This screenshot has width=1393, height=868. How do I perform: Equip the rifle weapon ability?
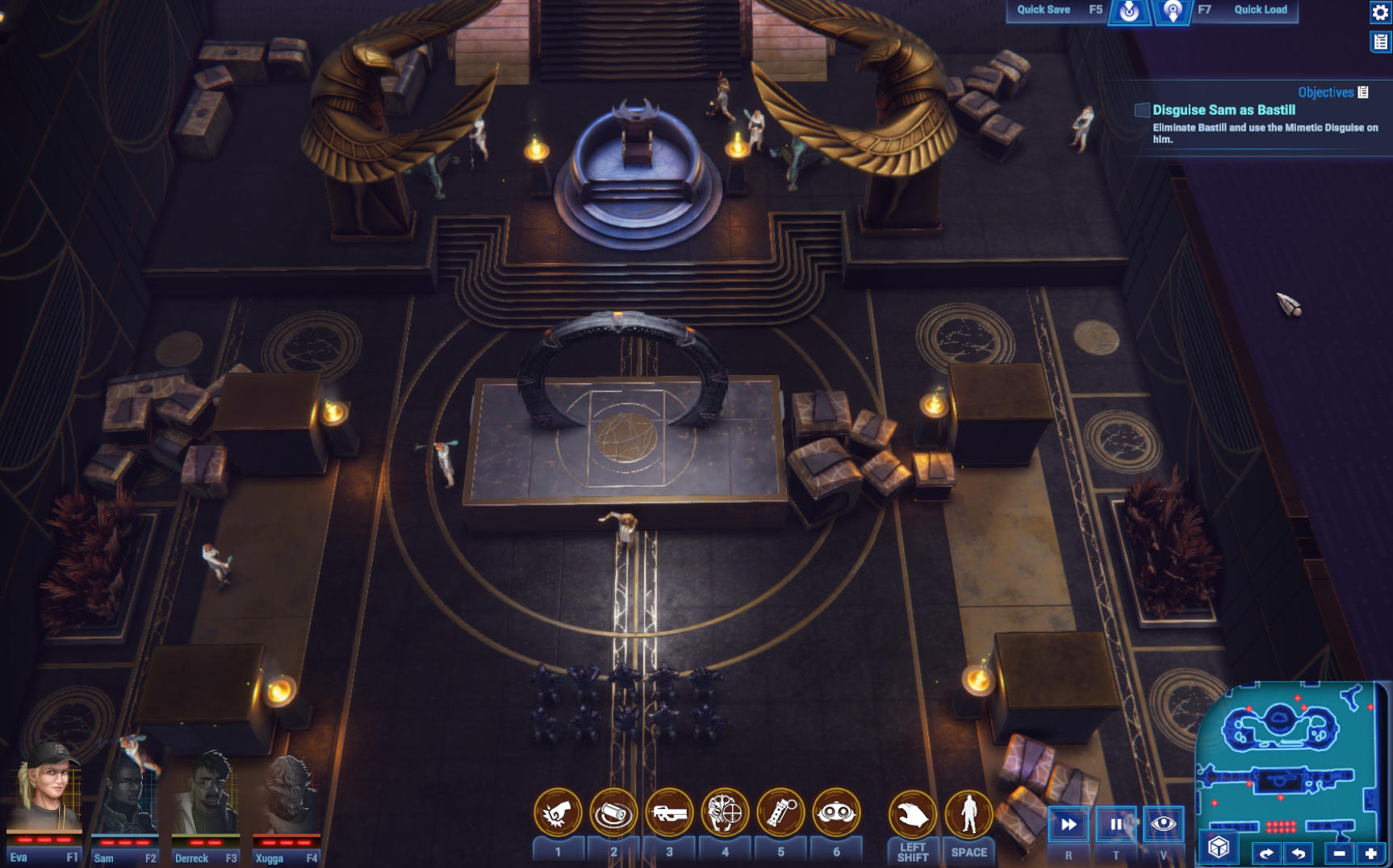(669, 812)
